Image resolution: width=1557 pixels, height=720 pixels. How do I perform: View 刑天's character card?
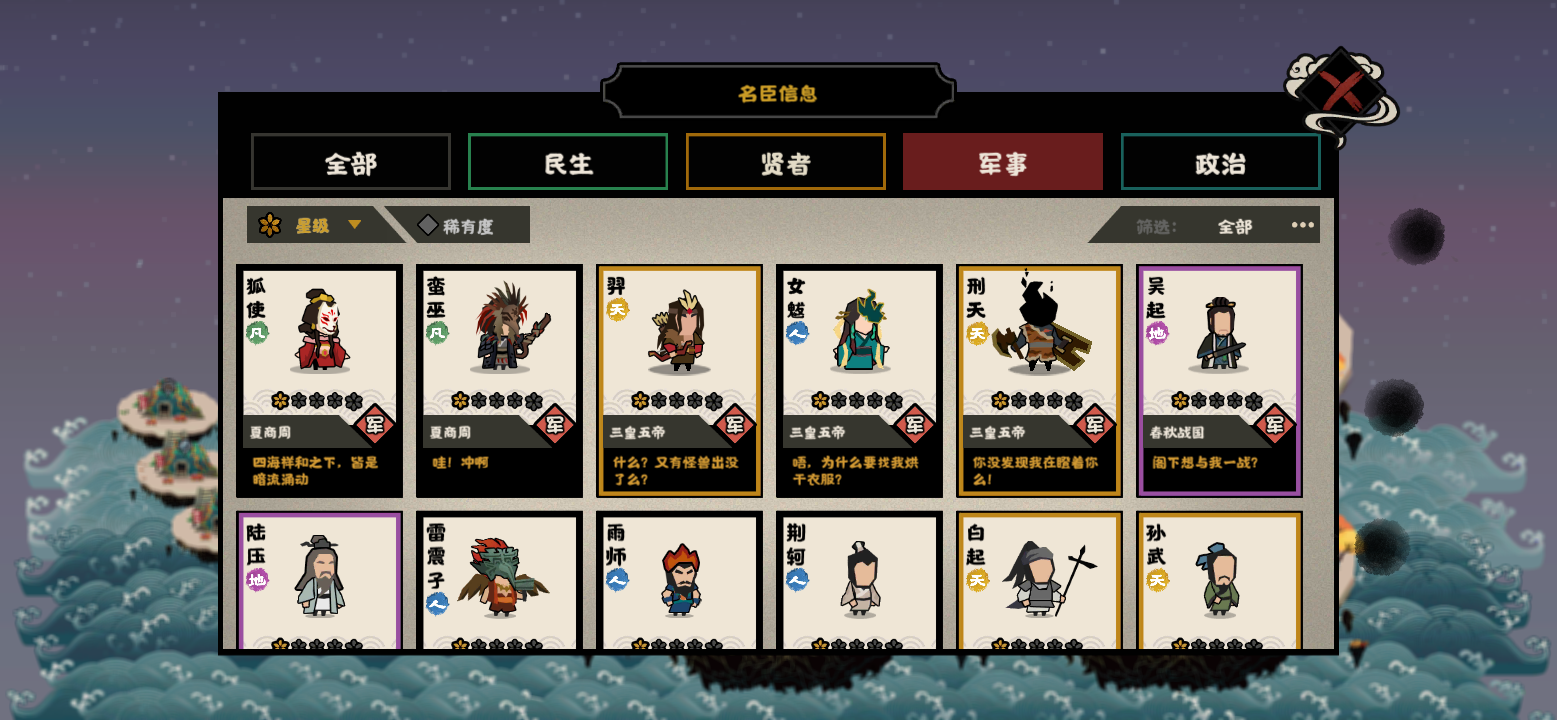coord(1038,380)
